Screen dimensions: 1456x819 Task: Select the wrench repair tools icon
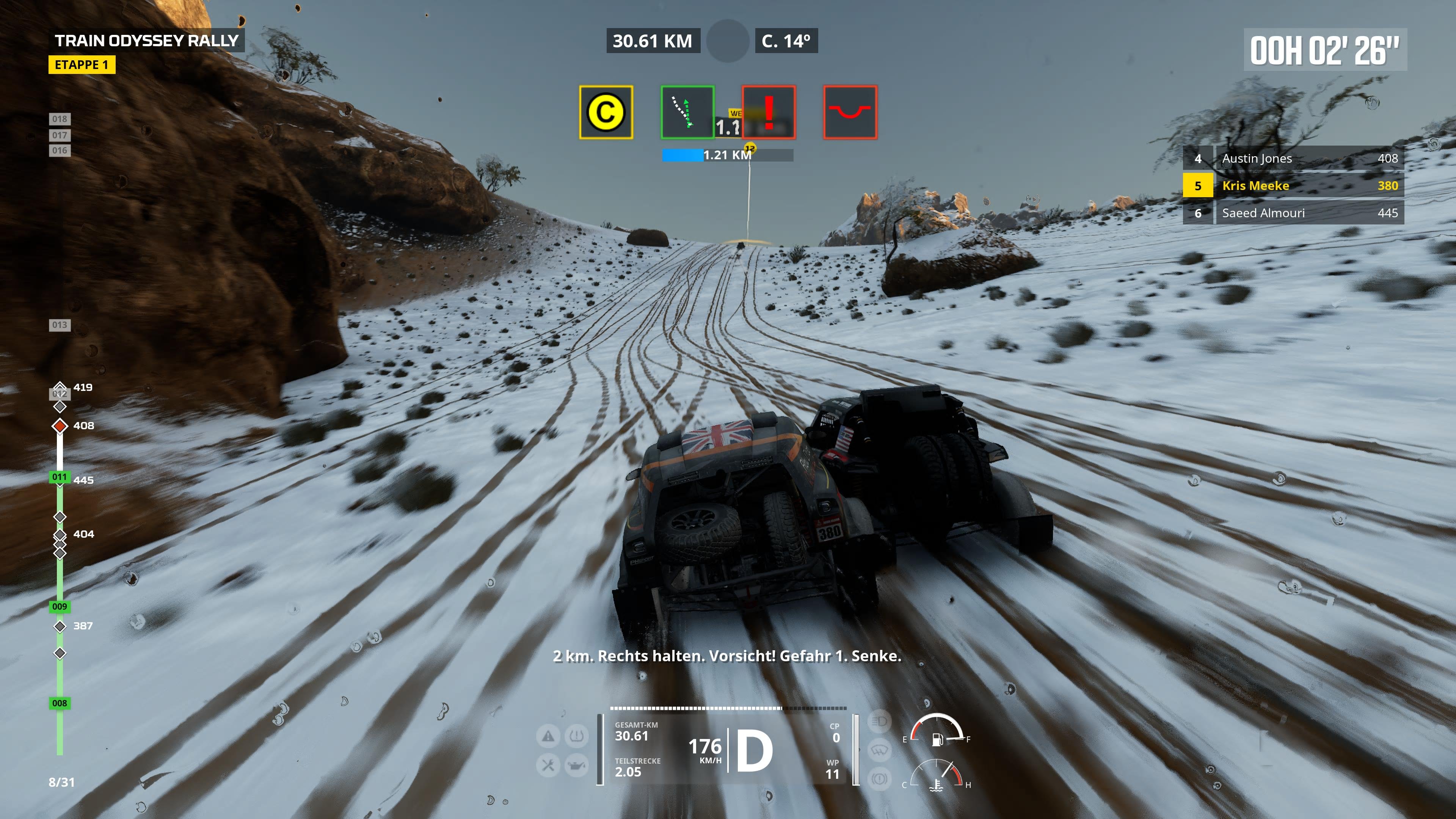click(x=548, y=766)
